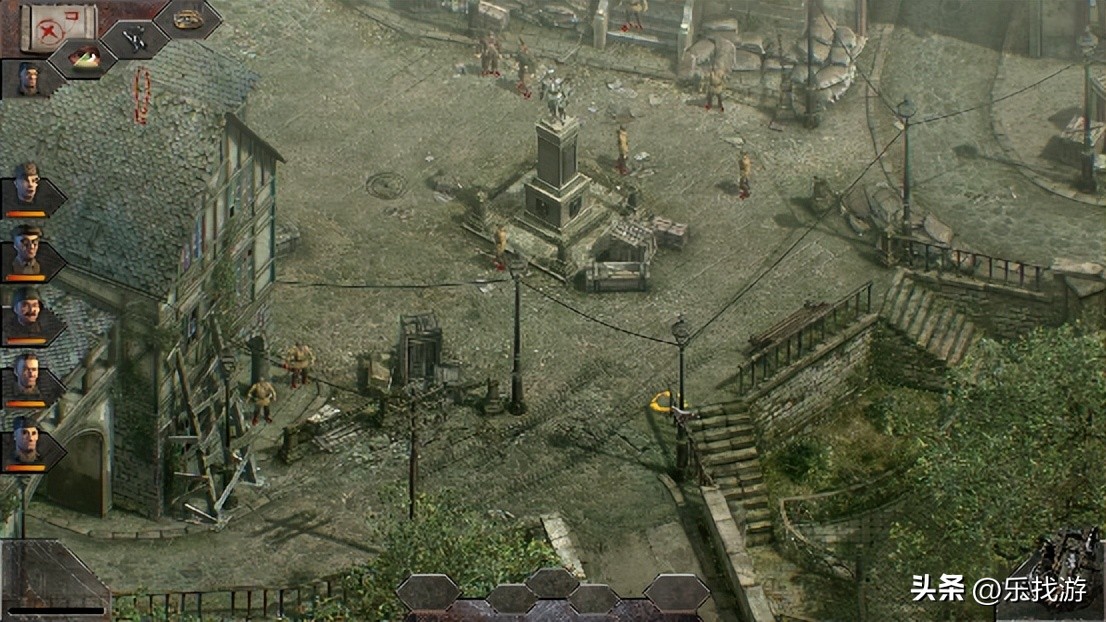Choose the commando portrait wearing glasses
This screenshot has height=622, width=1106.
27,252
